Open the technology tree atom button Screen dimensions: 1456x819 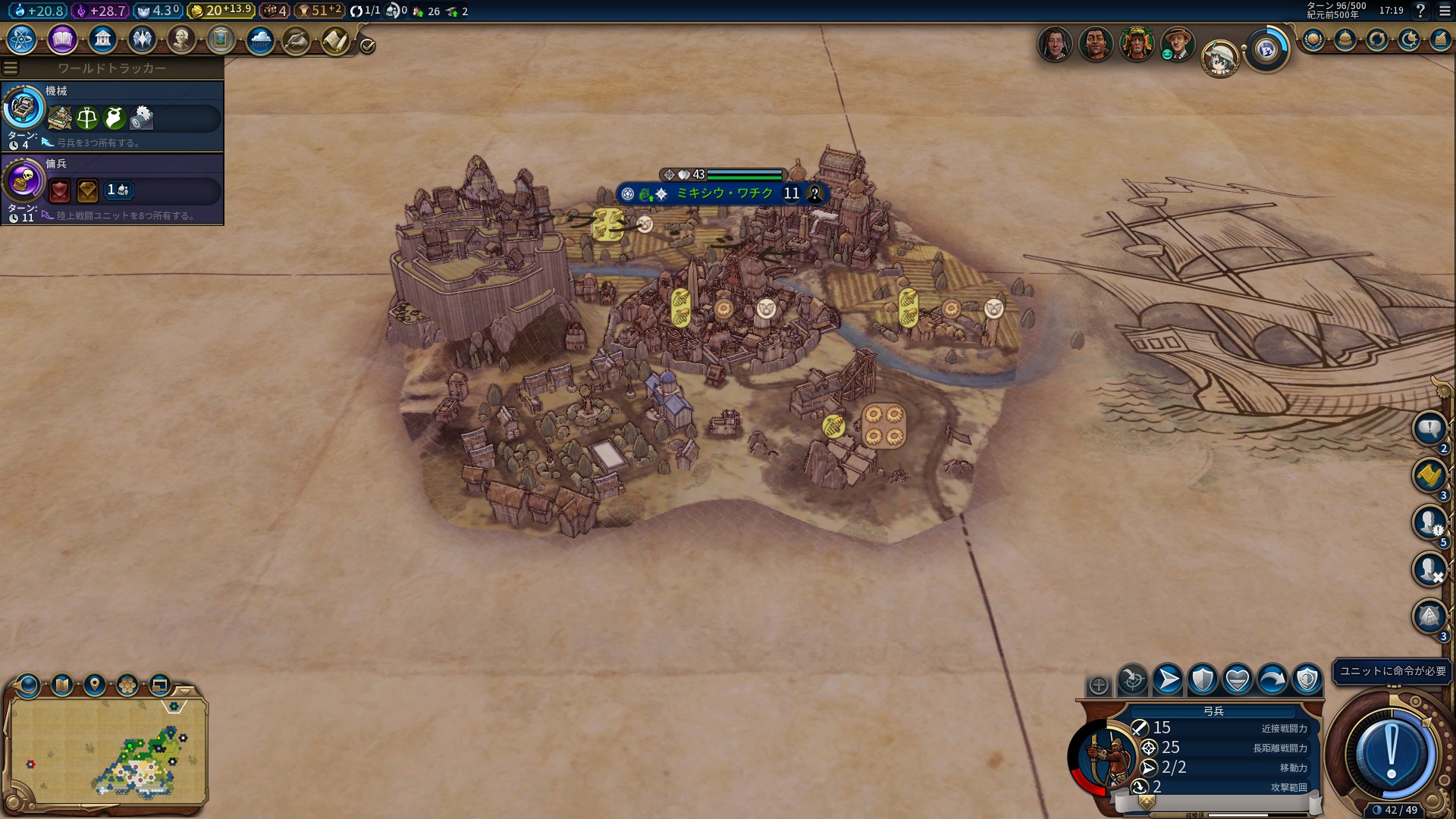click(22, 39)
